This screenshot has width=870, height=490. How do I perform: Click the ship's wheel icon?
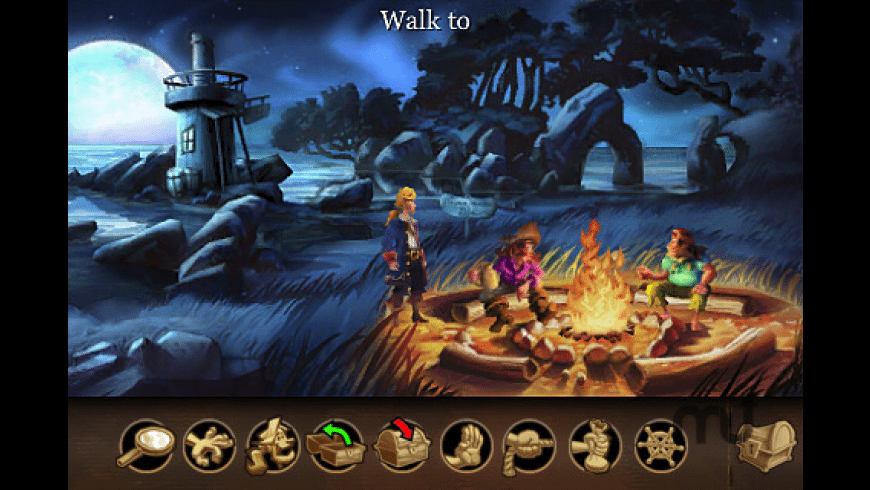point(660,445)
